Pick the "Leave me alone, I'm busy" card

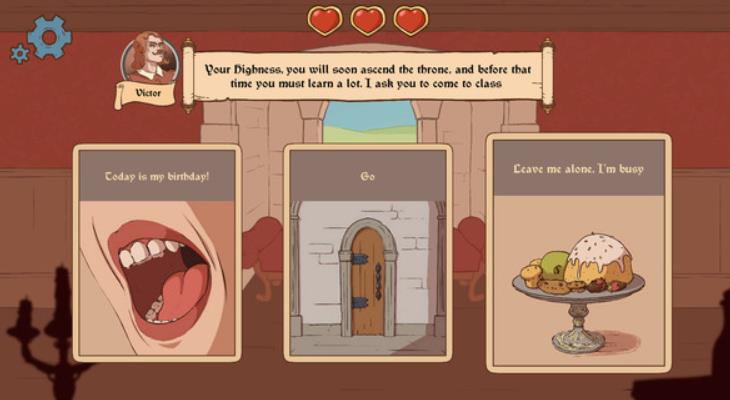(x=578, y=252)
